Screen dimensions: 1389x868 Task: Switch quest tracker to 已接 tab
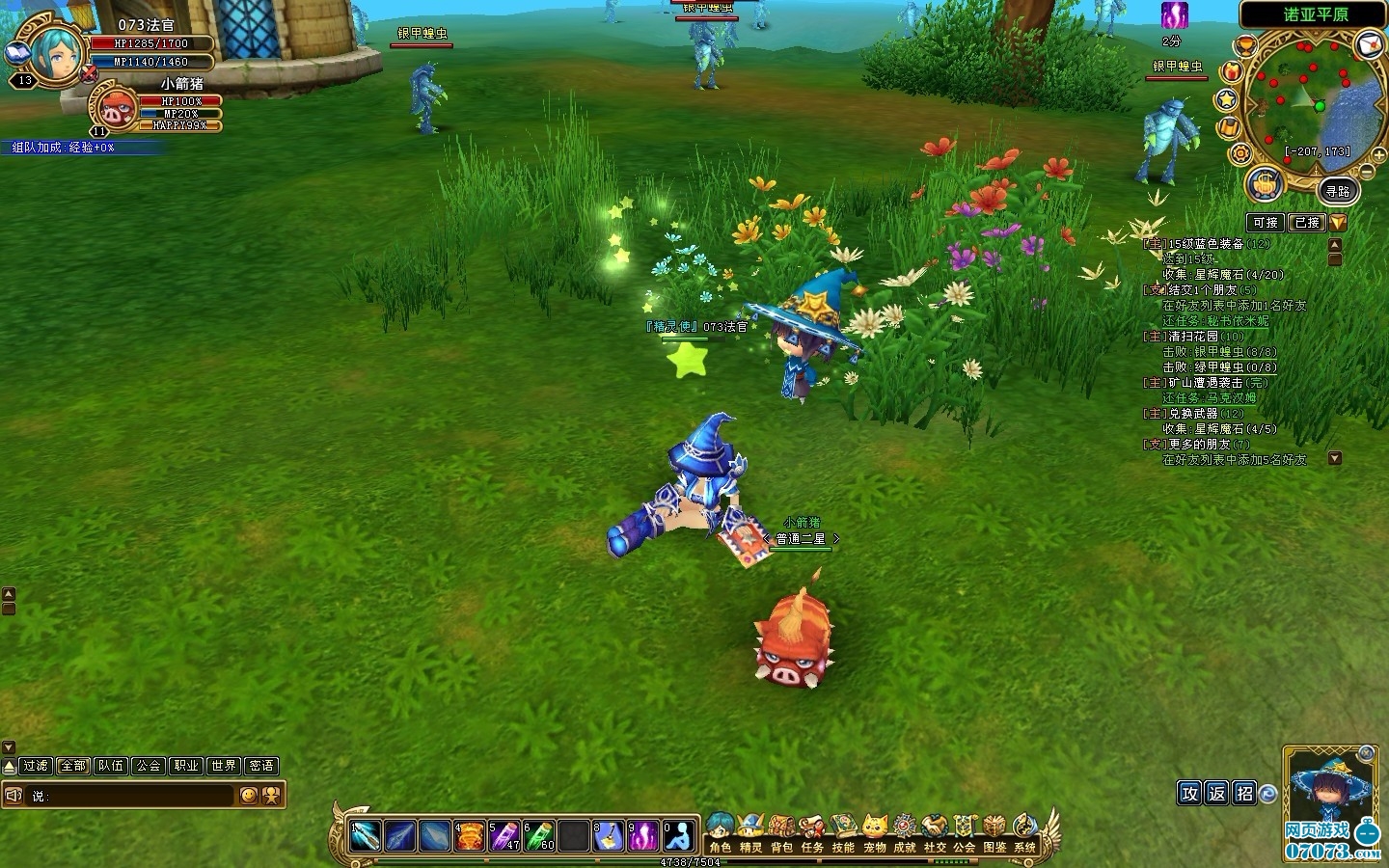point(1307,223)
